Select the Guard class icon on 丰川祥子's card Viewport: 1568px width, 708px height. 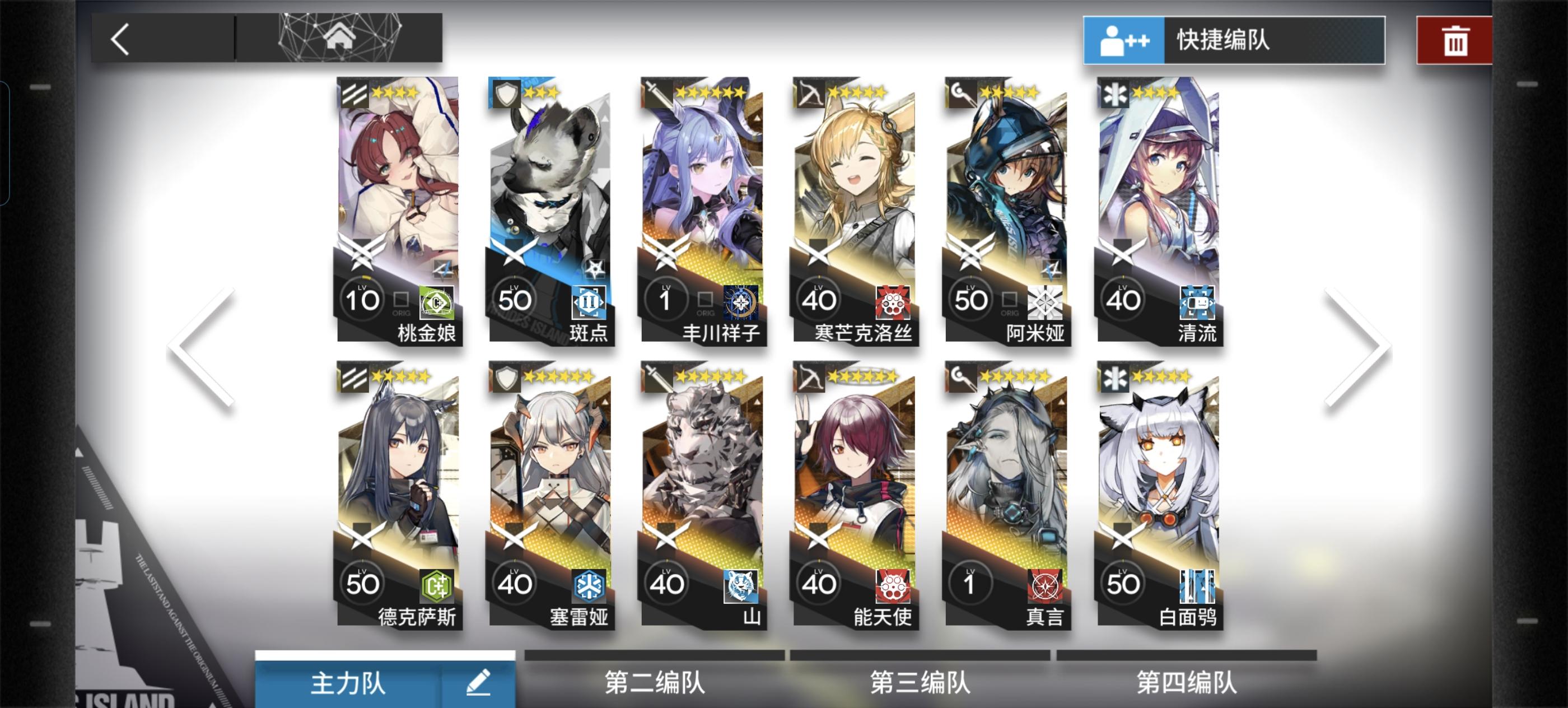coord(658,91)
